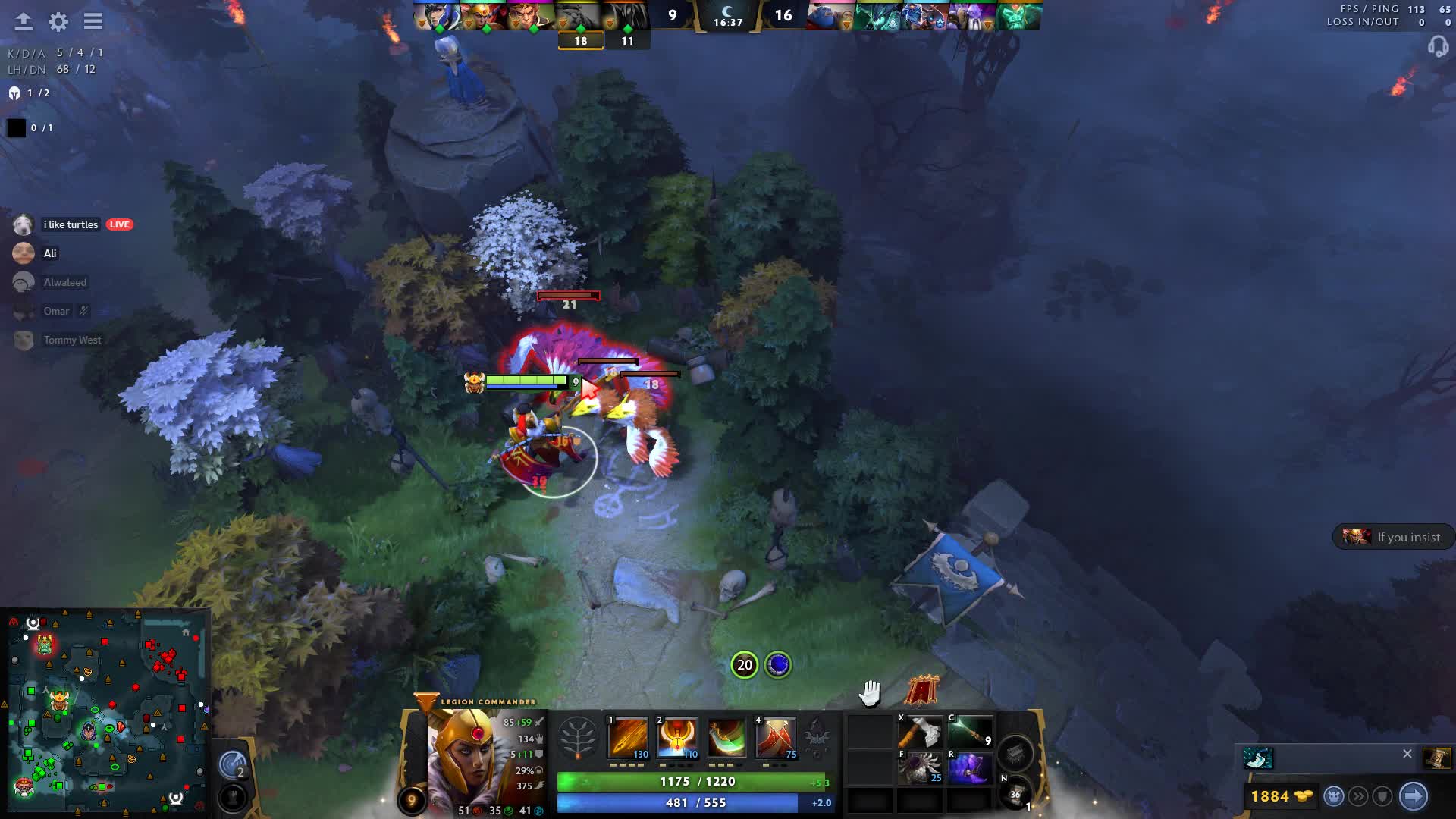Close the quick-buy item panel
Screen dimensions: 1456x819
(x=1407, y=754)
